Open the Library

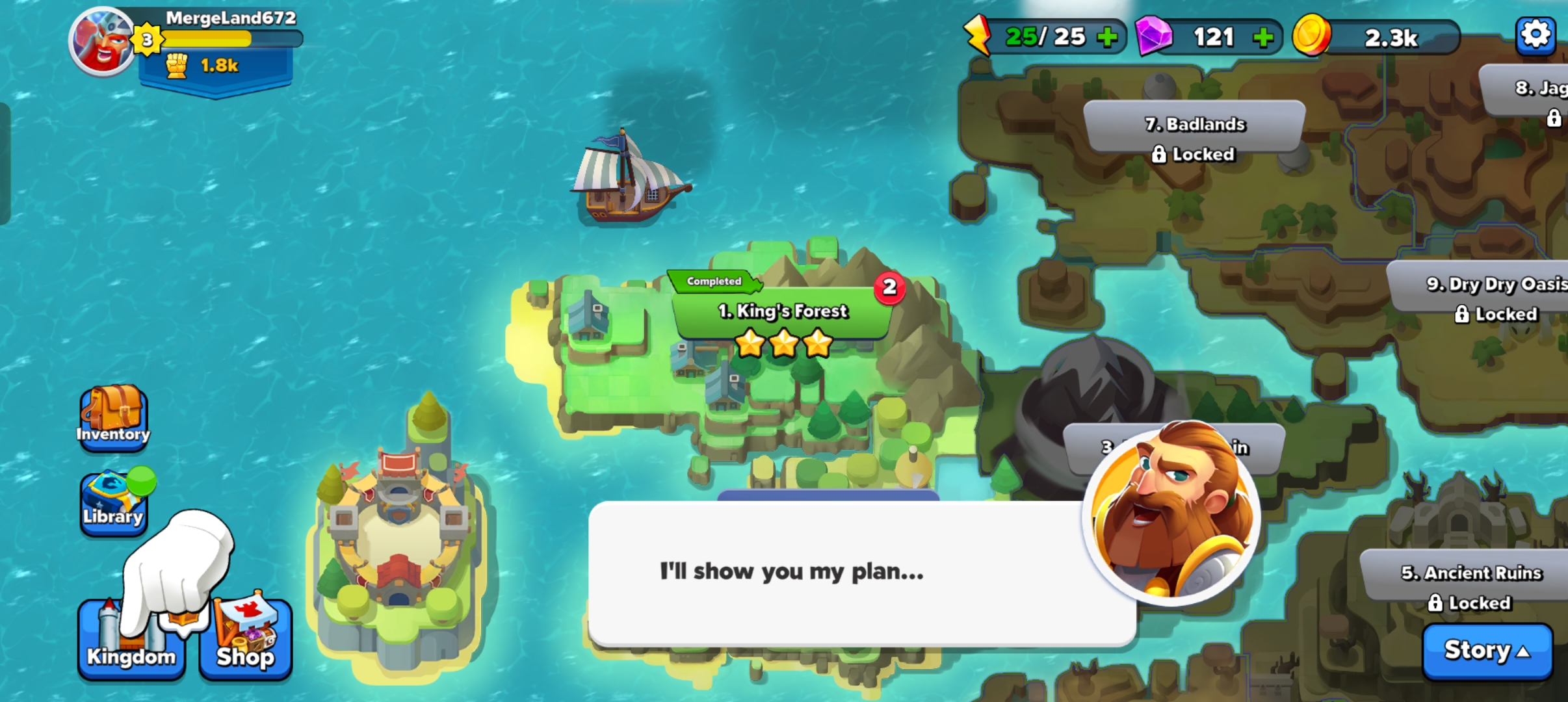[113, 504]
